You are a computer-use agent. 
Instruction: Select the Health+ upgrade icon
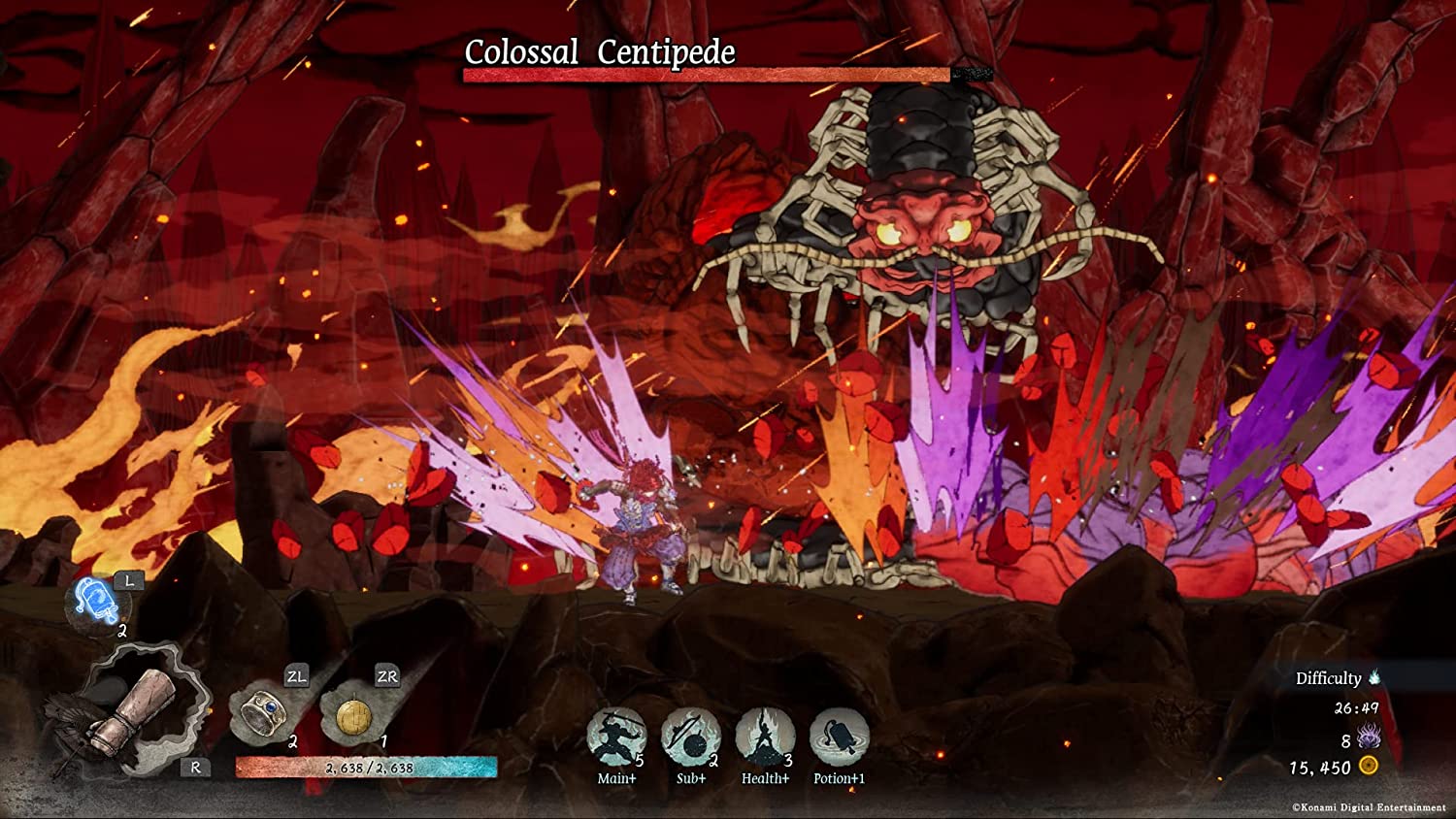click(764, 737)
